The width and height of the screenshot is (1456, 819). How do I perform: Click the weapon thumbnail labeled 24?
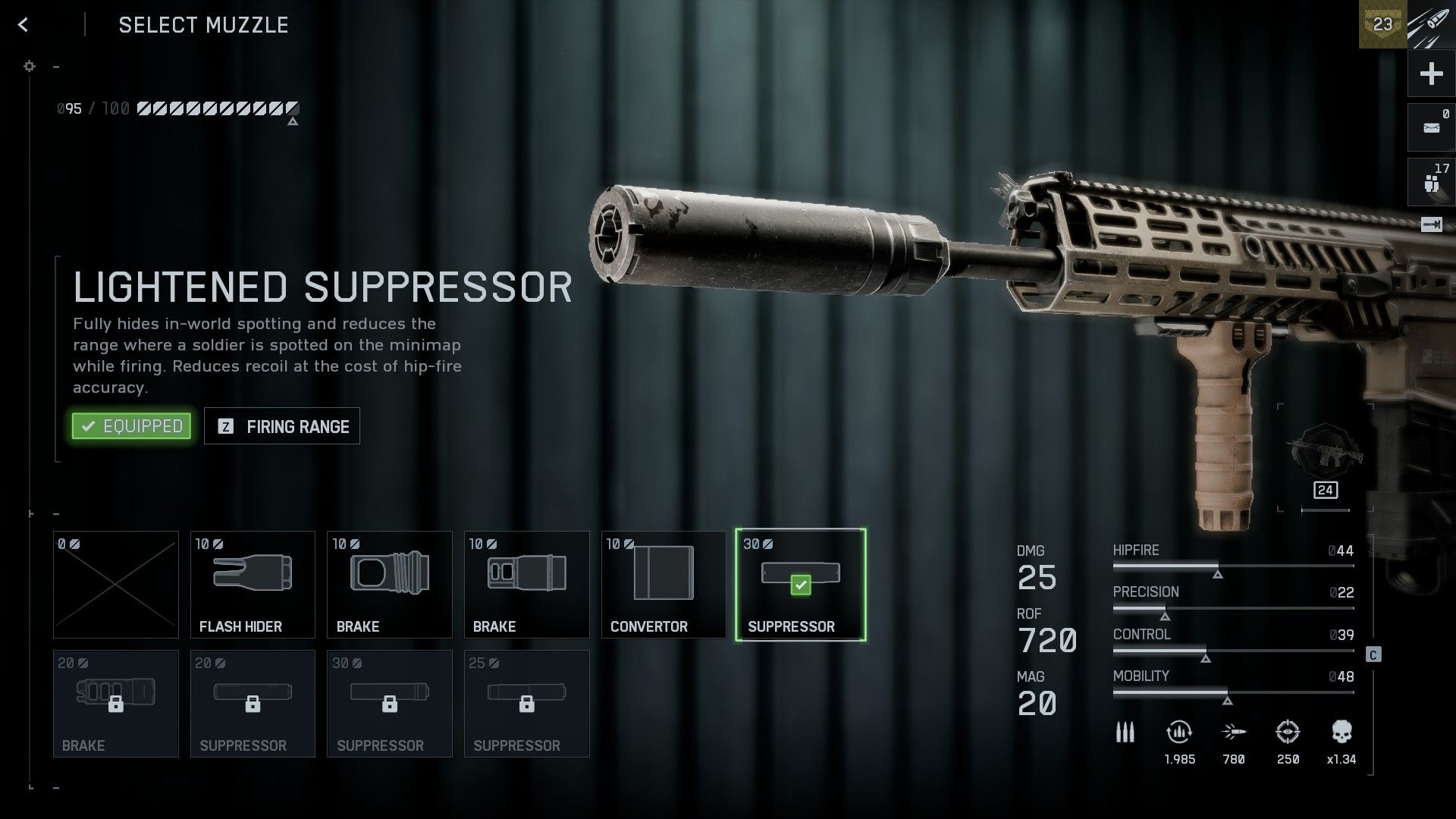(x=1325, y=457)
